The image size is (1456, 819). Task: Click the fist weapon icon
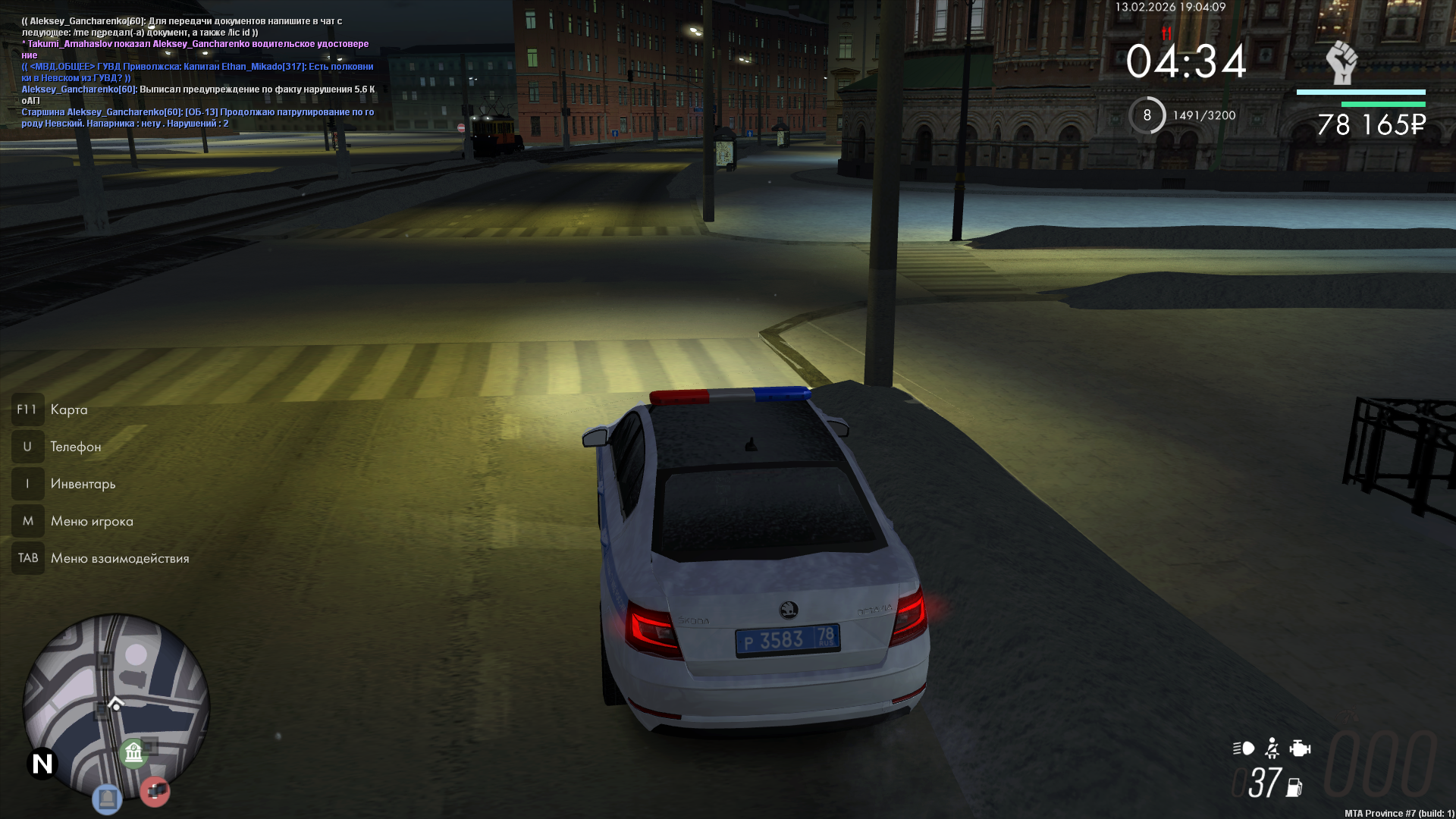1341,62
